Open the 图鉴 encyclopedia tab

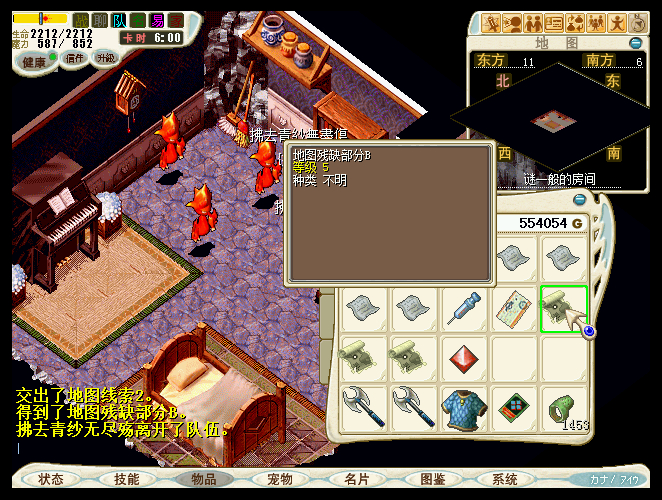pos(432,479)
